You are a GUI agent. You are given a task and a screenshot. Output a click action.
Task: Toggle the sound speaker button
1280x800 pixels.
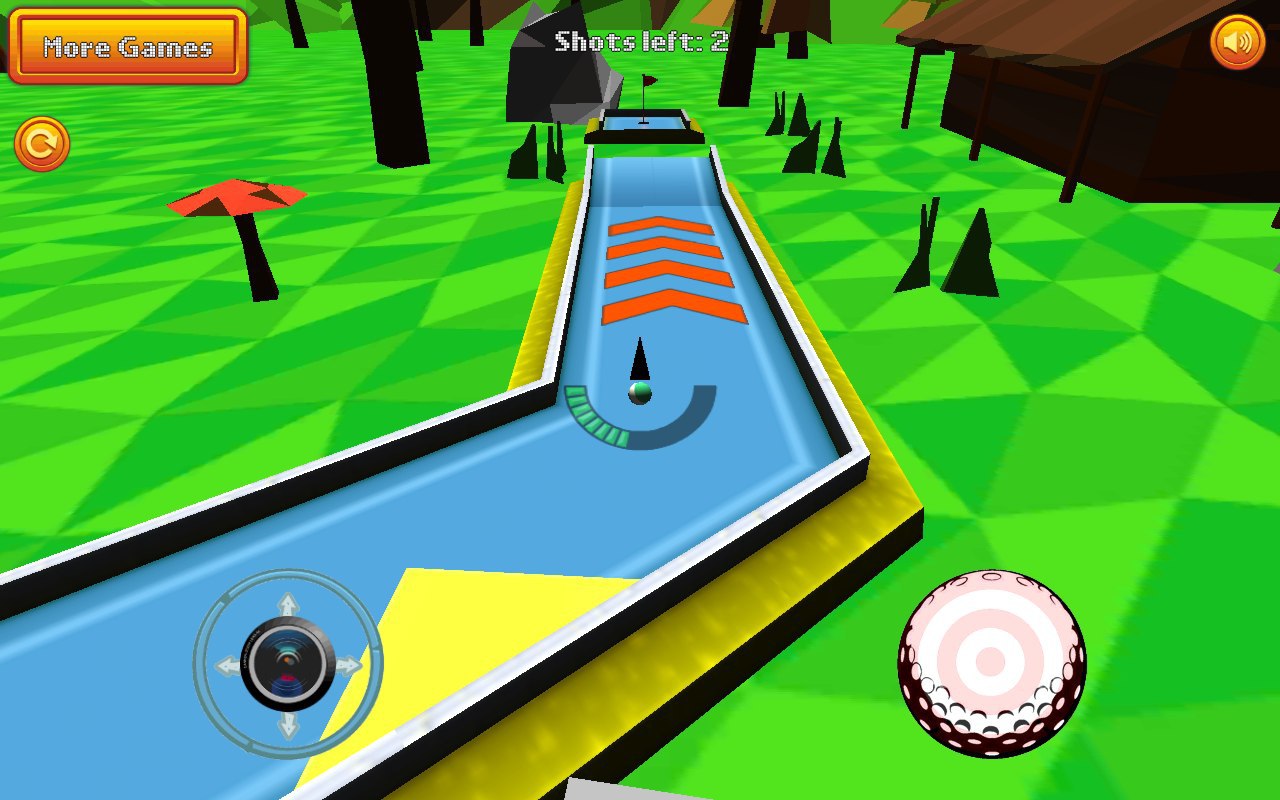[x=1237, y=42]
